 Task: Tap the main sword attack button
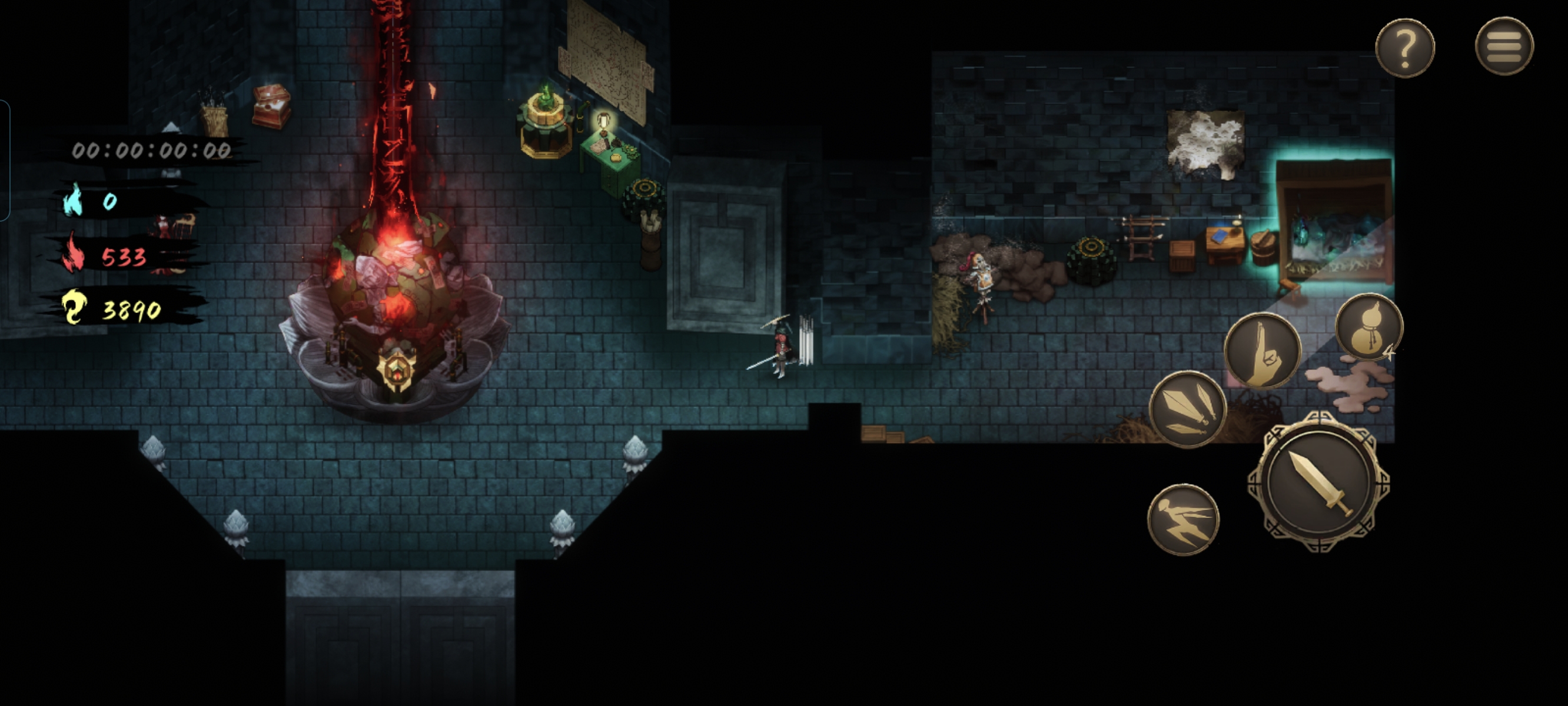click(x=1319, y=482)
